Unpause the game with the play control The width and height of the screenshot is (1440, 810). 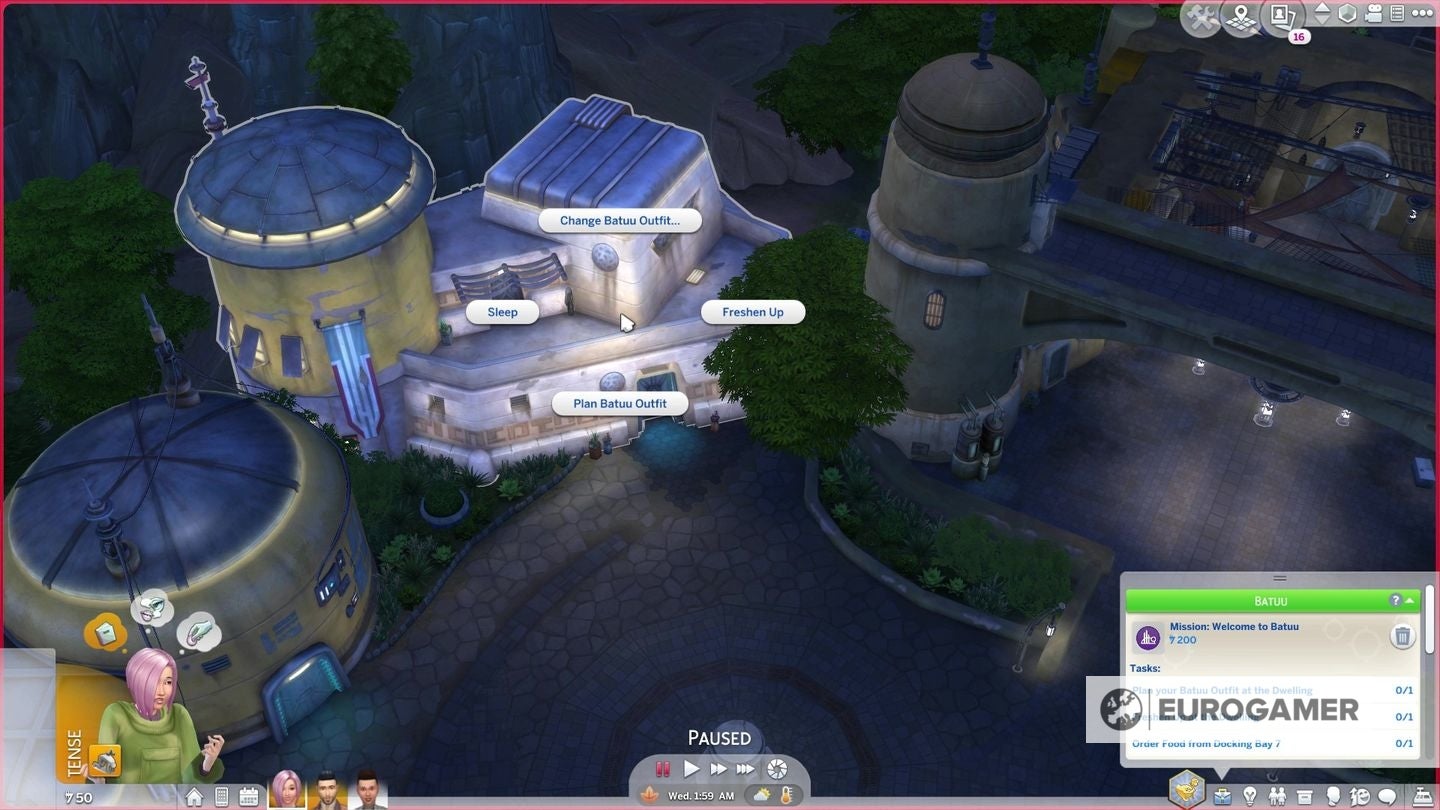[691, 769]
